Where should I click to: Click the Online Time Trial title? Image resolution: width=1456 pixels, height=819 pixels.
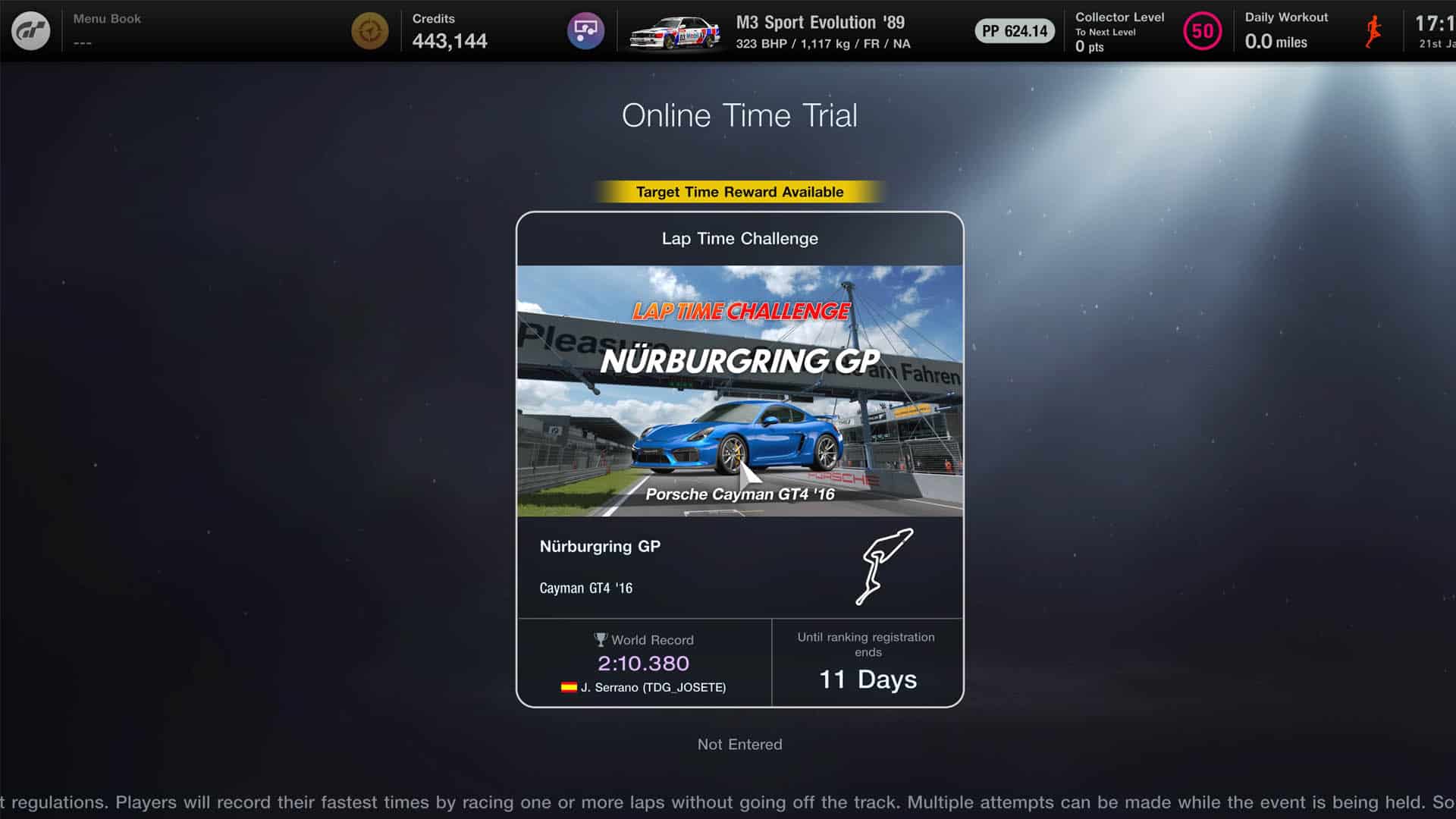click(739, 115)
